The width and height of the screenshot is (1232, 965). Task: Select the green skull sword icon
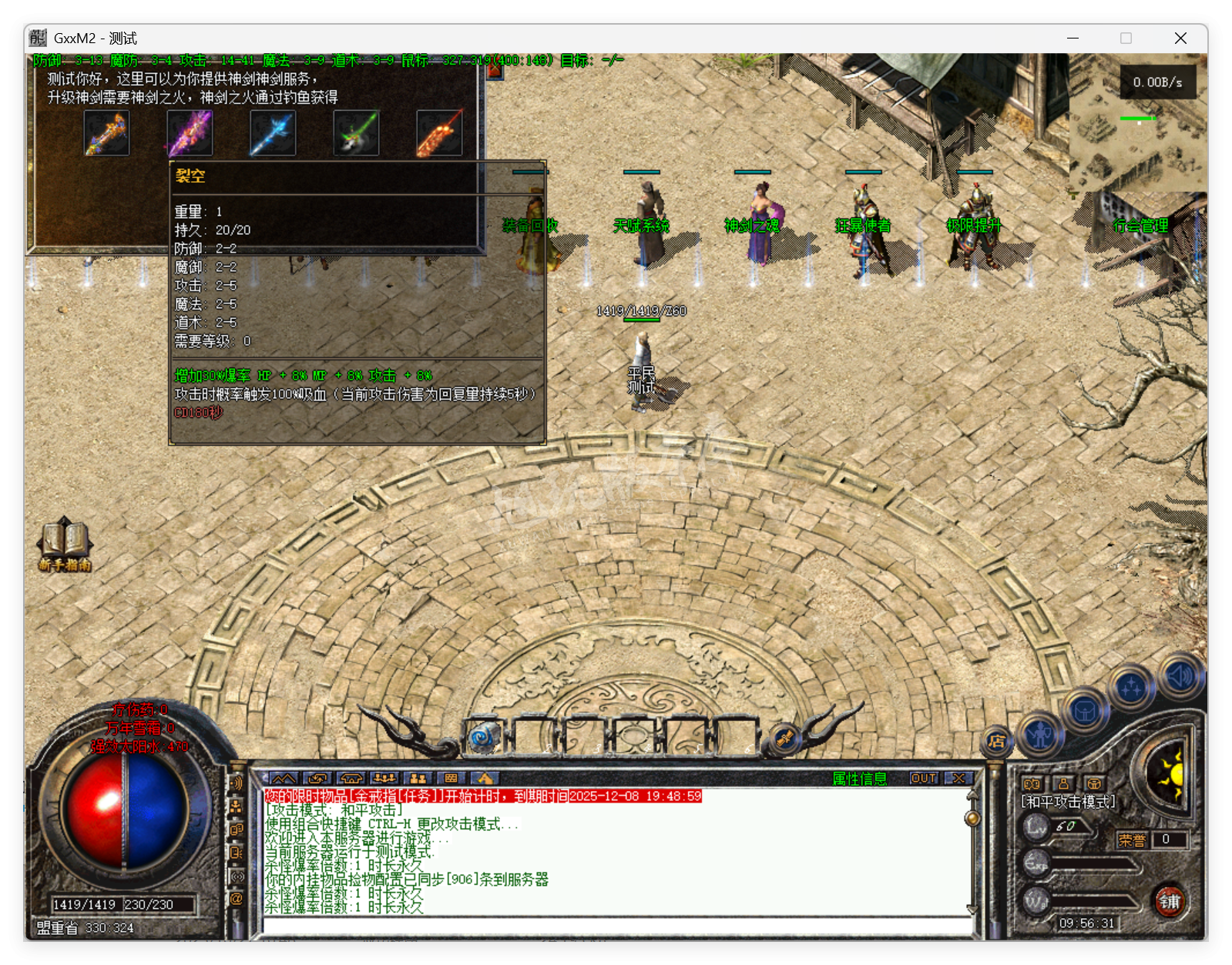pyautogui.click(x=356, y=133)
